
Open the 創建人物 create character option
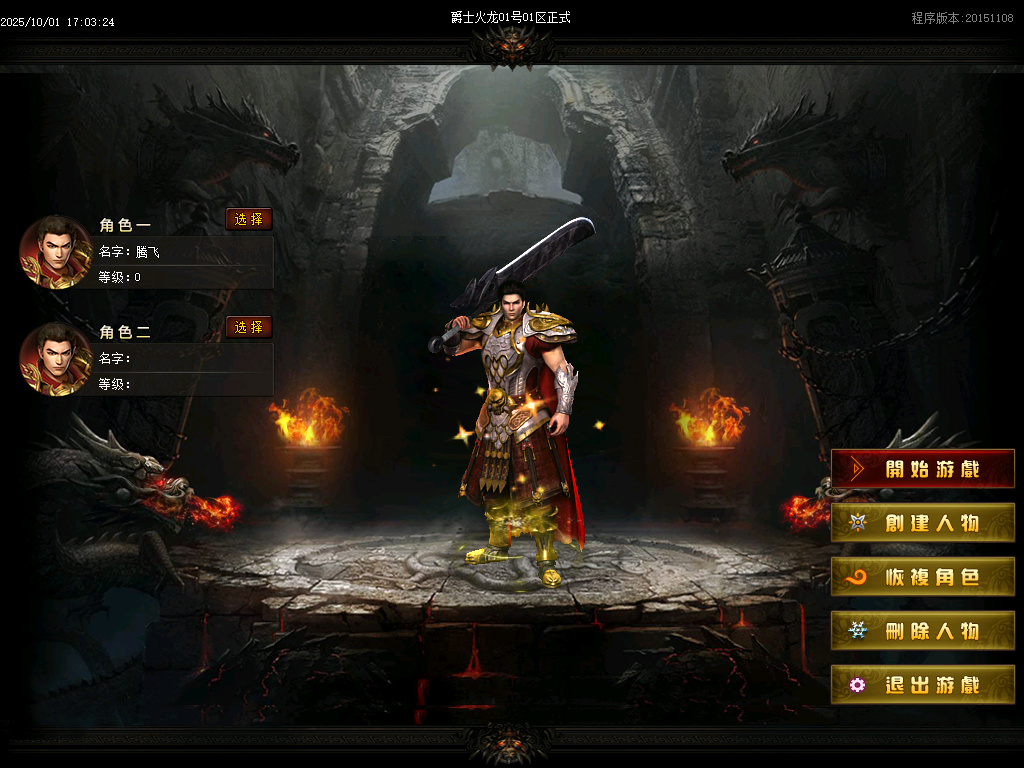(x=922, y=523)
